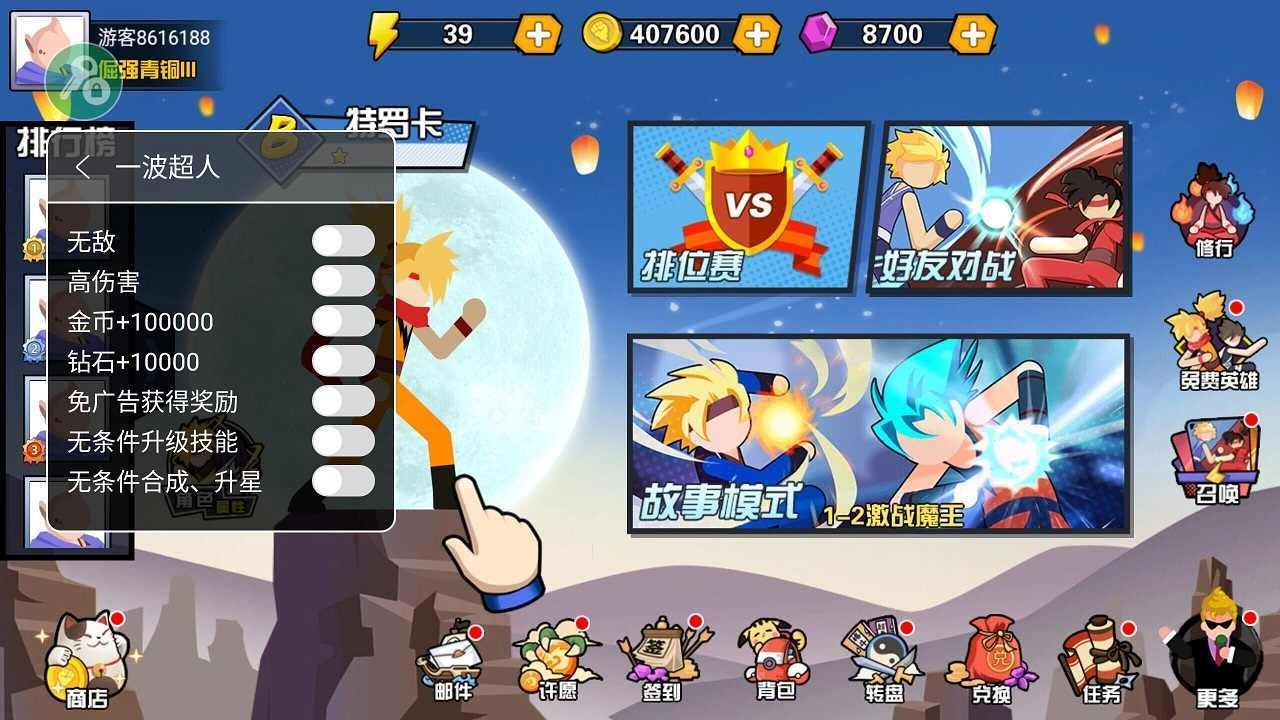
Task: Turn on the 高伤害 high damage switch
Action: (x=344, y=281)
